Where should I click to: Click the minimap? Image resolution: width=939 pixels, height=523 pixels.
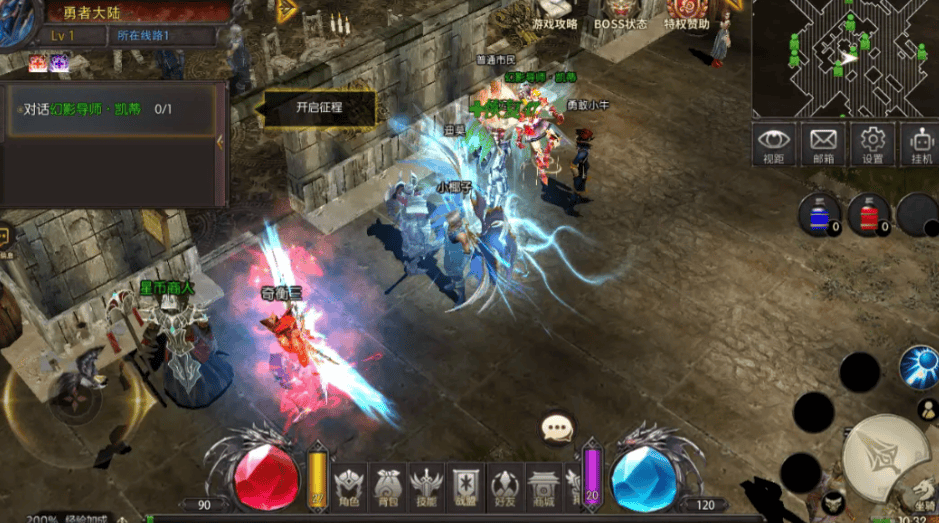845,58
